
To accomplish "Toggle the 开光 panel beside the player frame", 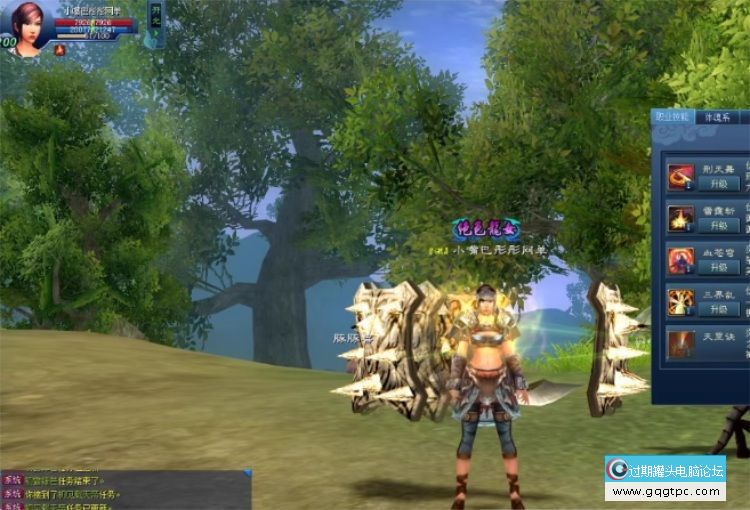I will coord(155,23).
